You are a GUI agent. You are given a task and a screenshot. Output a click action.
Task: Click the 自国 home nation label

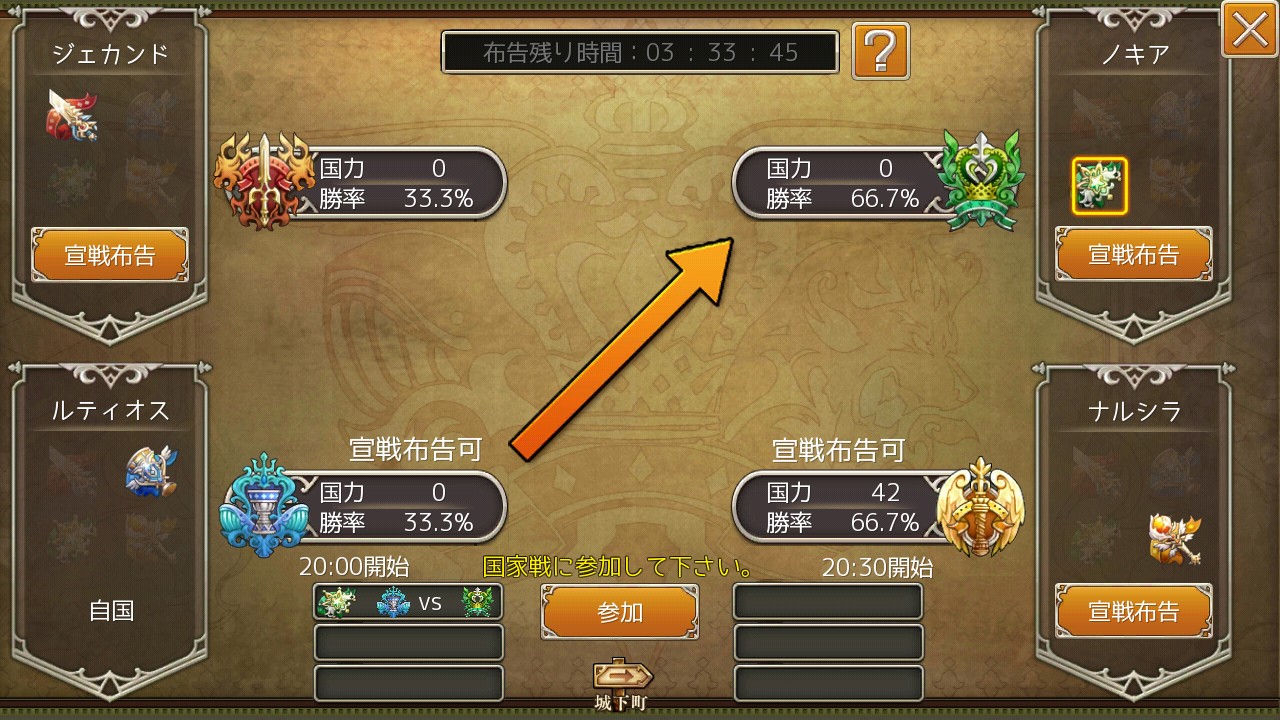coord(110,612)
